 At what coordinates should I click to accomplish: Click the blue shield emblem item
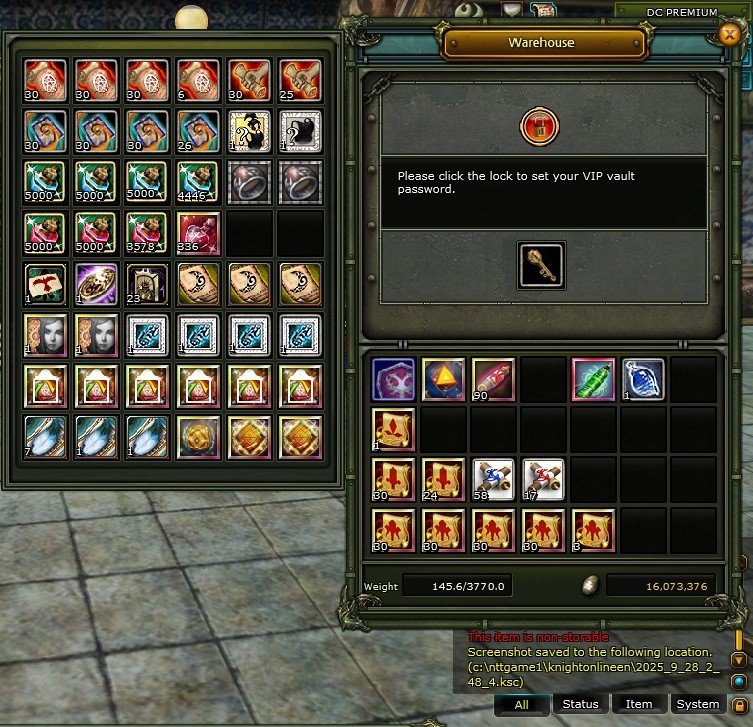[392, 380]
